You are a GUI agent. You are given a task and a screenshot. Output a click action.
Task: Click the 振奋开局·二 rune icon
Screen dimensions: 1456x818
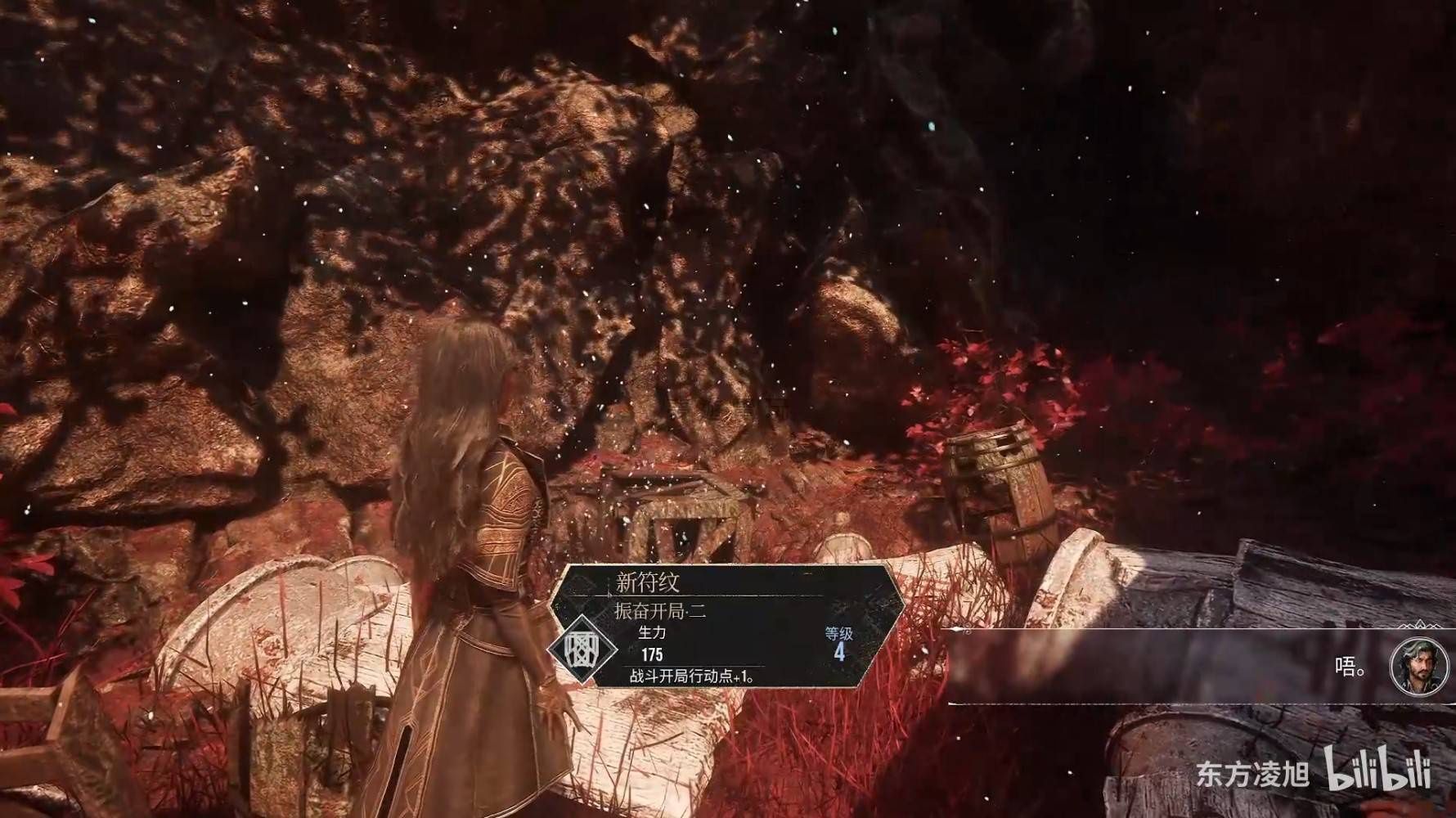582,650
